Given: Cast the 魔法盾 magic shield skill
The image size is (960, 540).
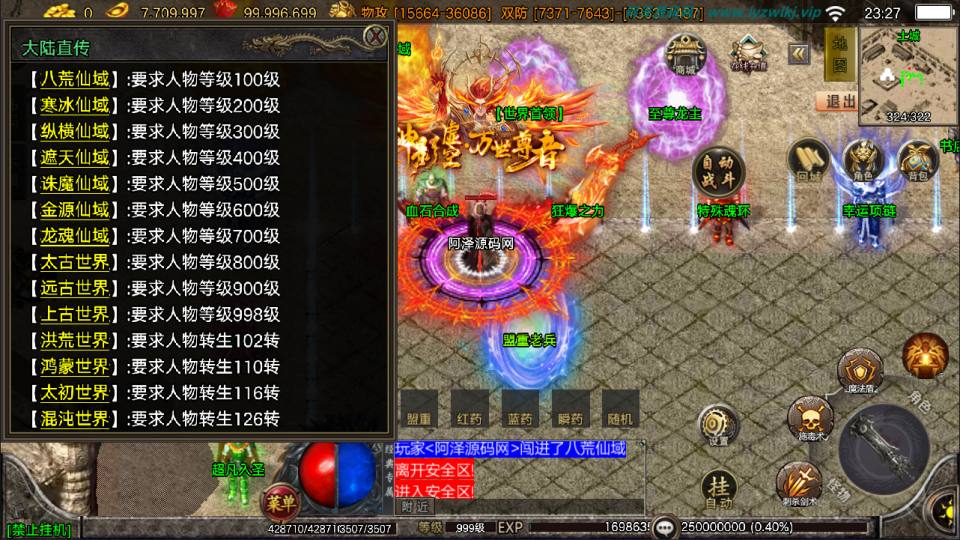Looking at the screenshot, I should [x=861, y=368].
